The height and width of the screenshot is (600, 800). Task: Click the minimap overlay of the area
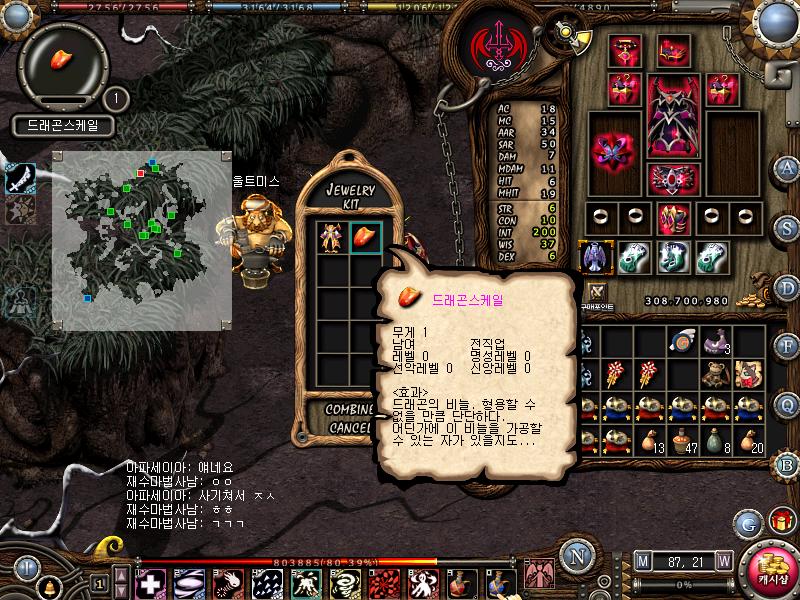click(x=141, y=240)
